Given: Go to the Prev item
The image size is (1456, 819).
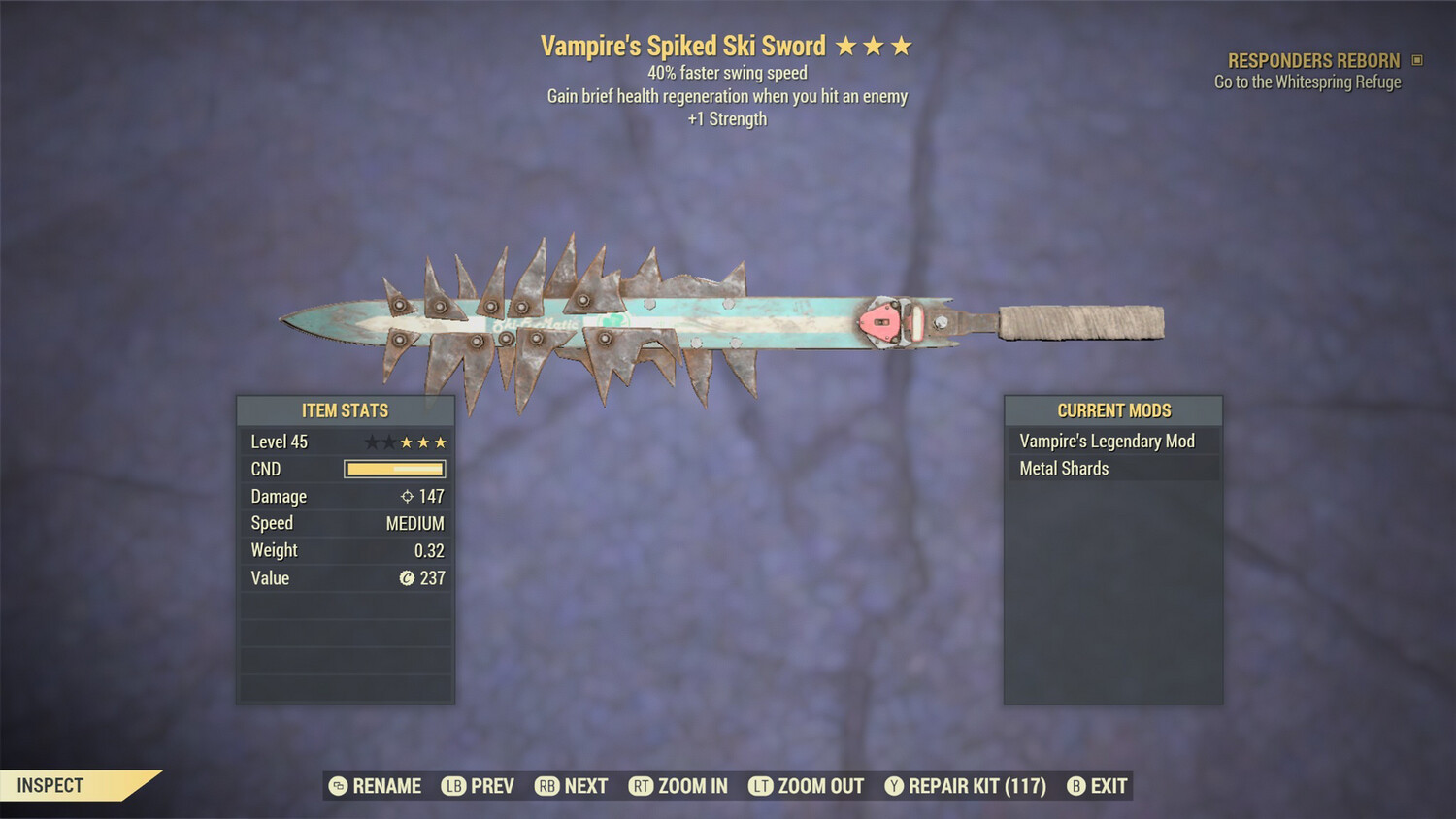Looking at the screenshot, I should point(479,786).
